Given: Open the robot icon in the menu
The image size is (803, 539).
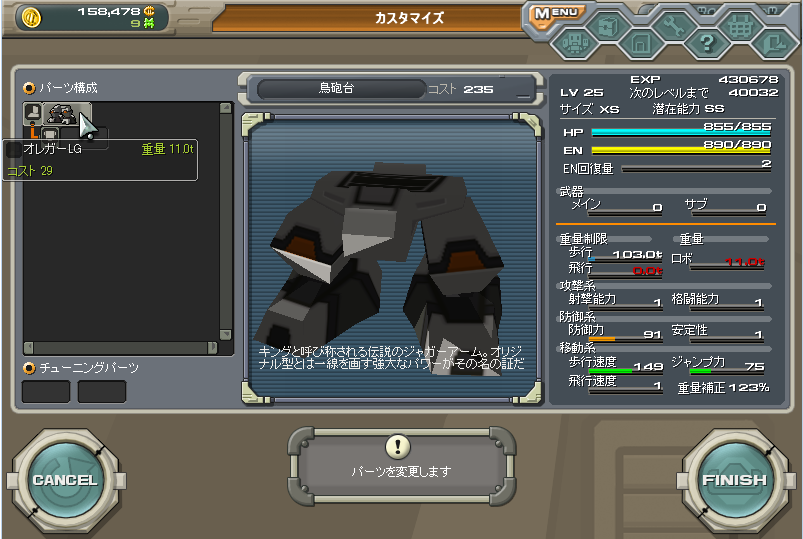Looking at the screenshot, I should pos(574,42).
